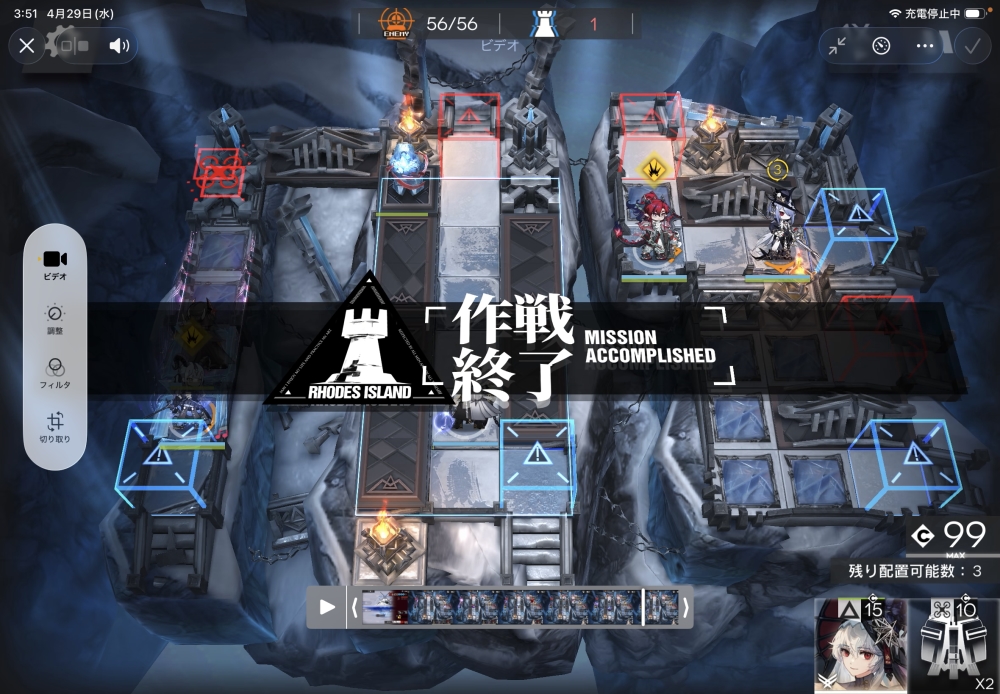Select the ビデオ video tool
This screenshot has width=1000, height=694.
pyautogui.click(x=55, y=263)
